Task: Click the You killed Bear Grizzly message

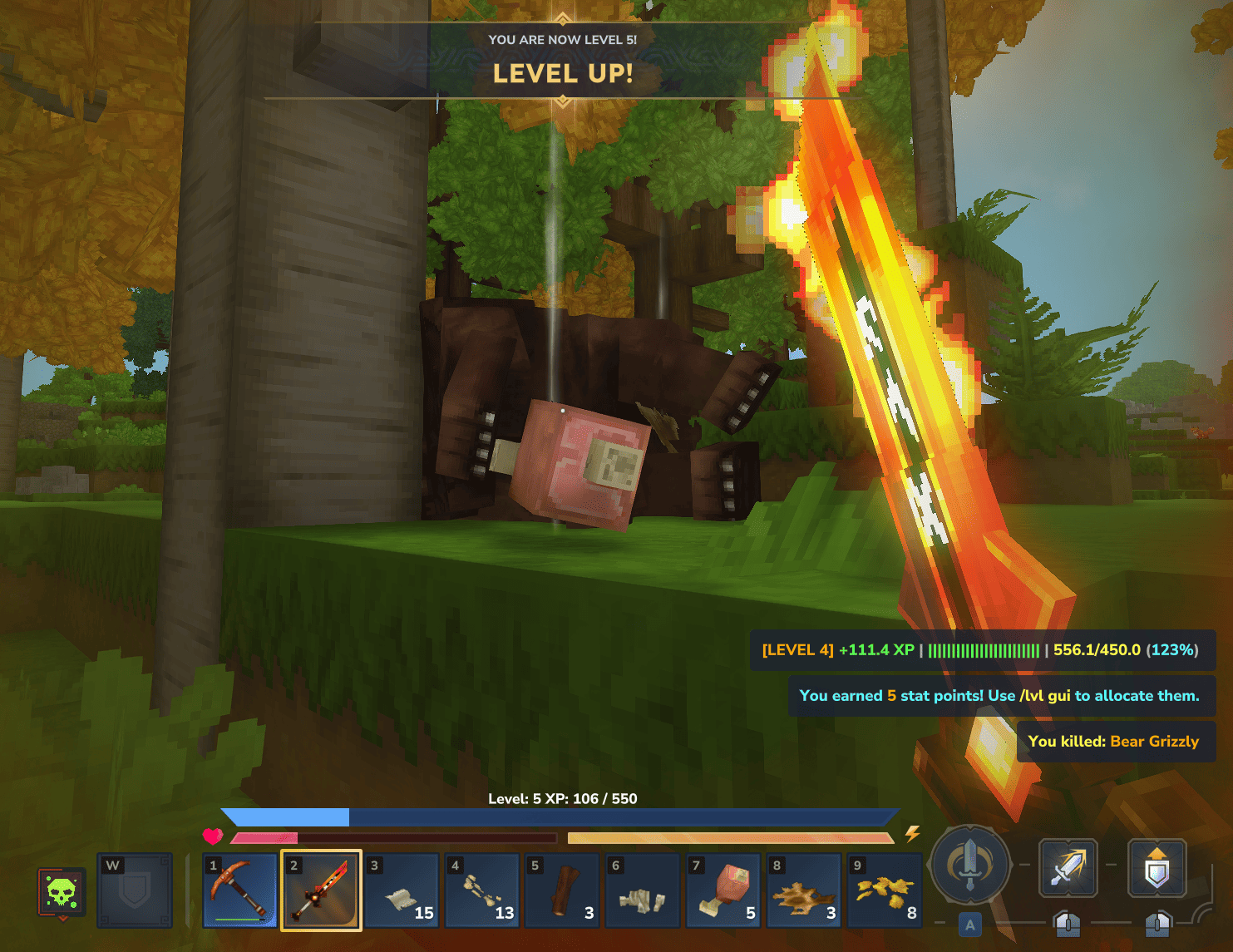Action: point(1115,742)
